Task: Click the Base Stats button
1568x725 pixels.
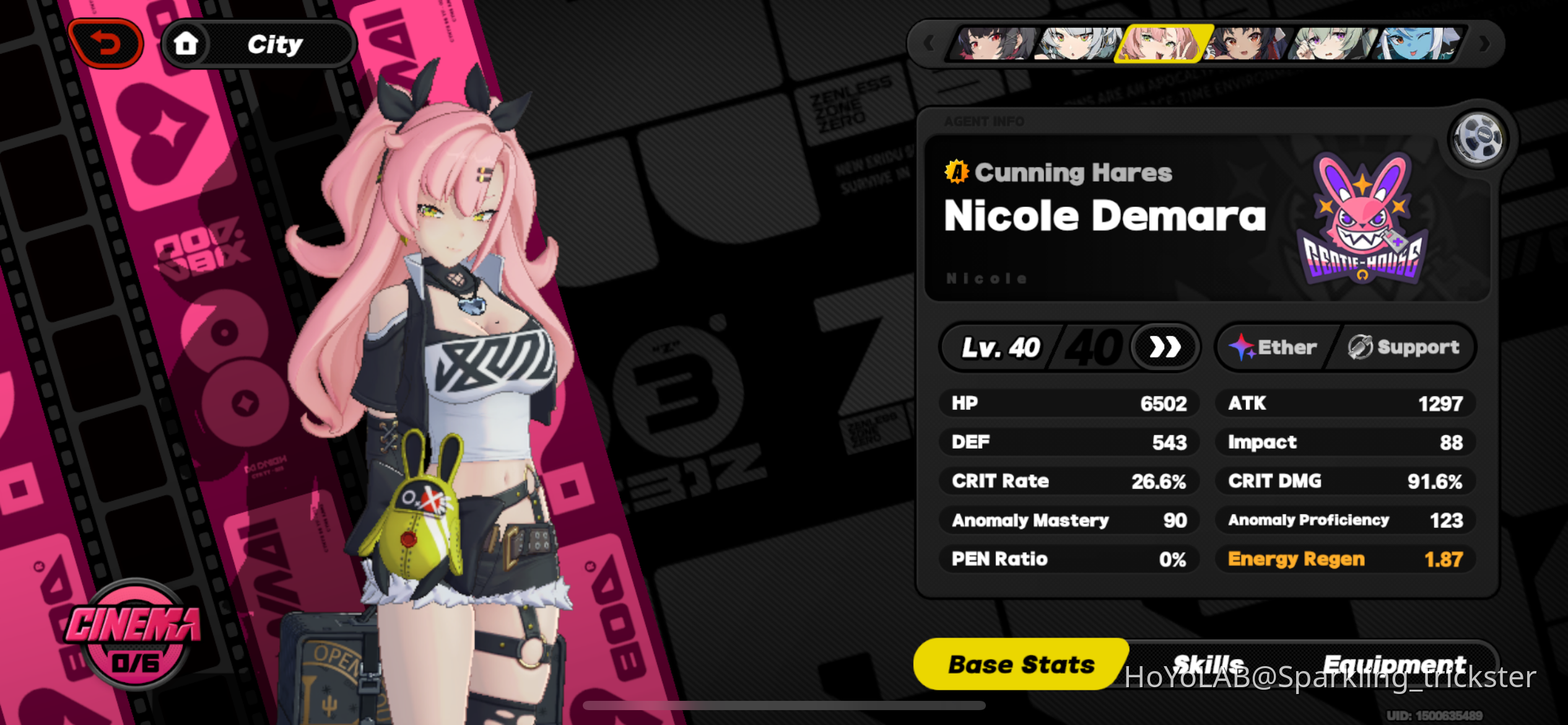Action: (x=1021, y=664)
